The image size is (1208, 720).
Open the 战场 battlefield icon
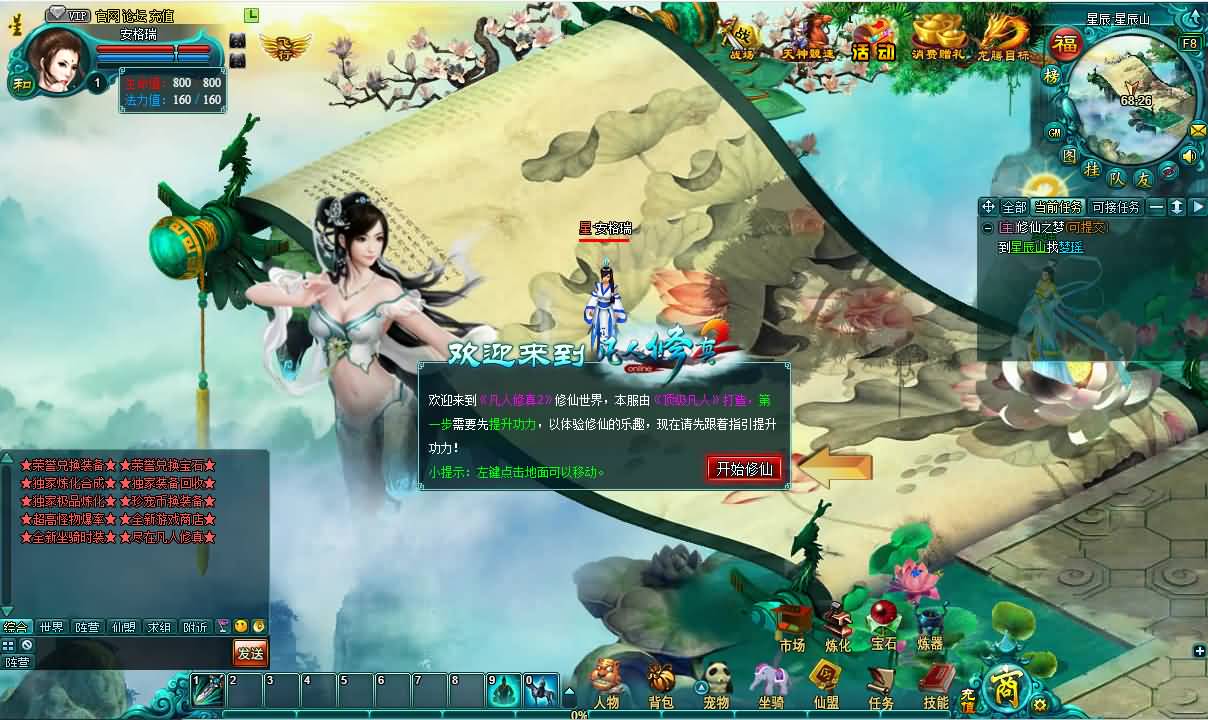point(742,42)
